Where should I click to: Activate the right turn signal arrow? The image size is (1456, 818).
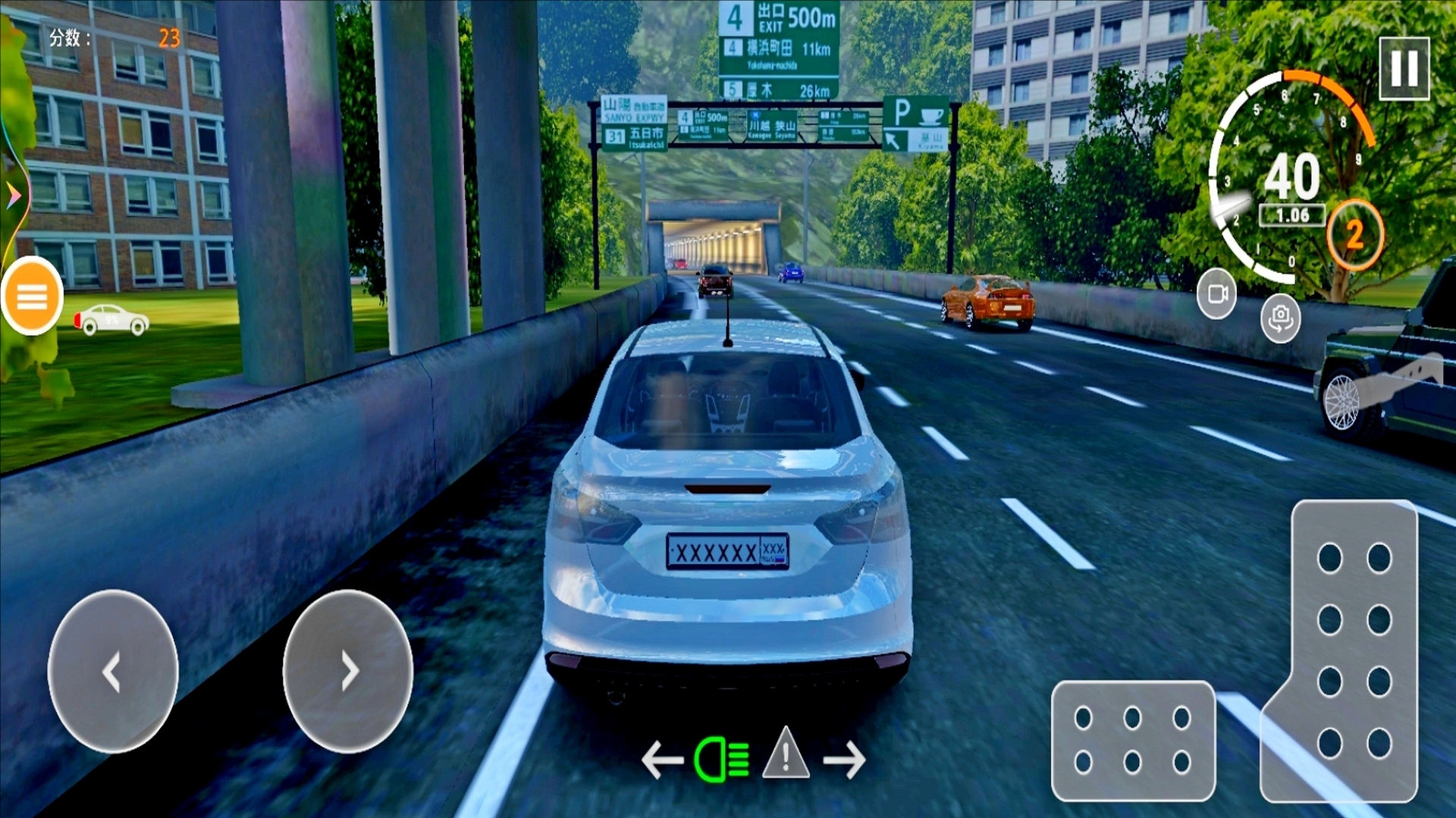845,759
